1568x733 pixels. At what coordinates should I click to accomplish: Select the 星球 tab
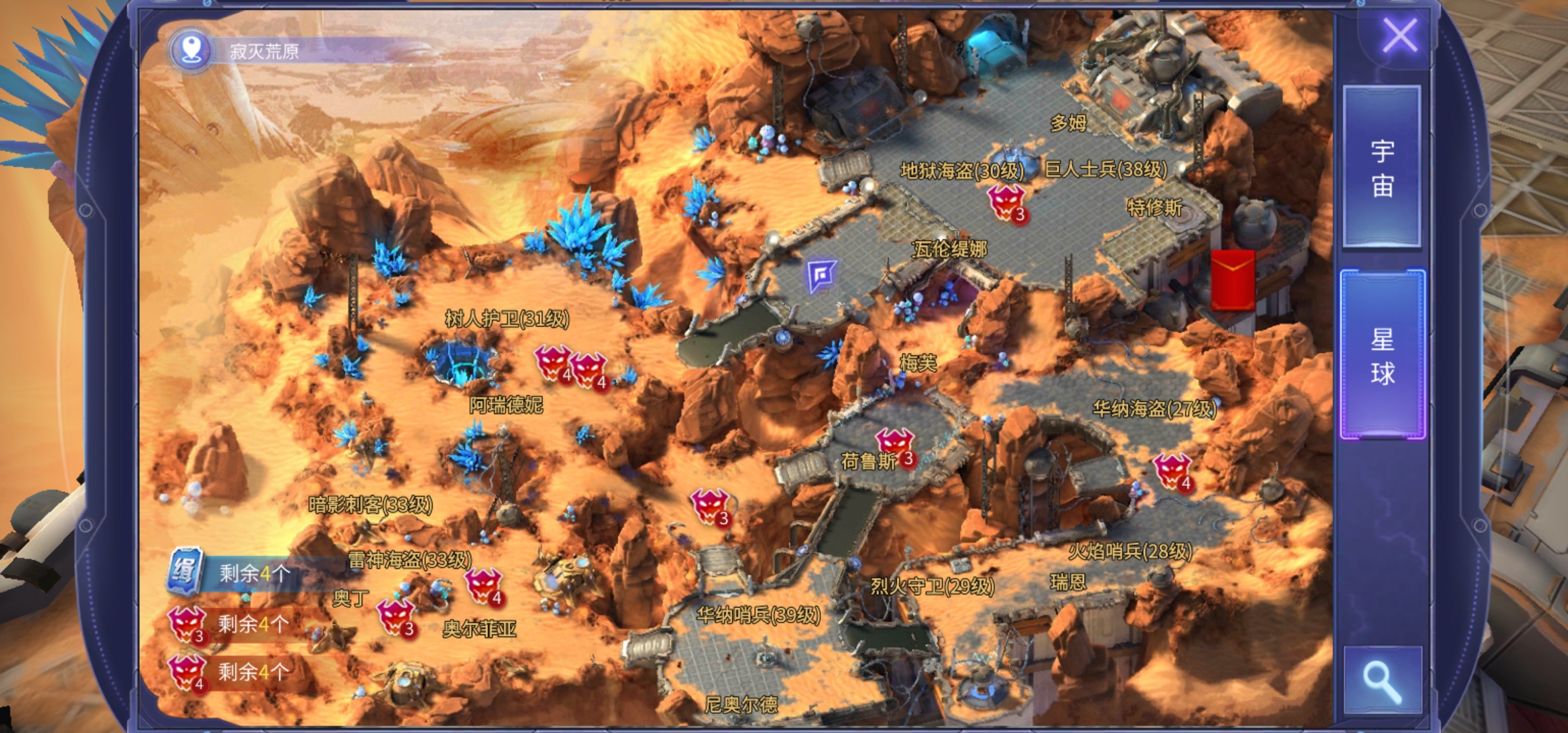(x=1382, y=355)
